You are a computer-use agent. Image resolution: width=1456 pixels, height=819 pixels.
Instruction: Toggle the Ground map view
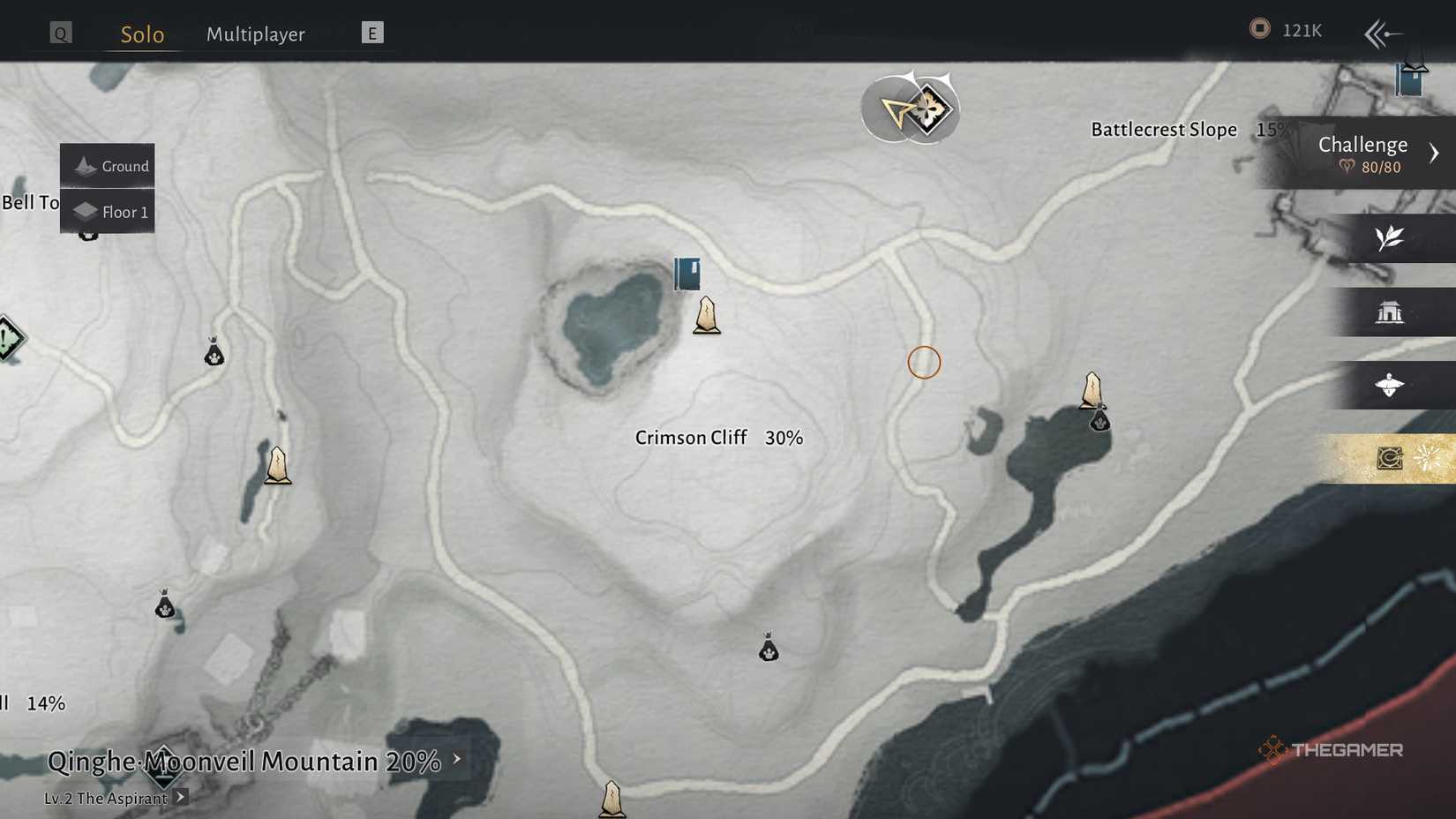(108, 165)
